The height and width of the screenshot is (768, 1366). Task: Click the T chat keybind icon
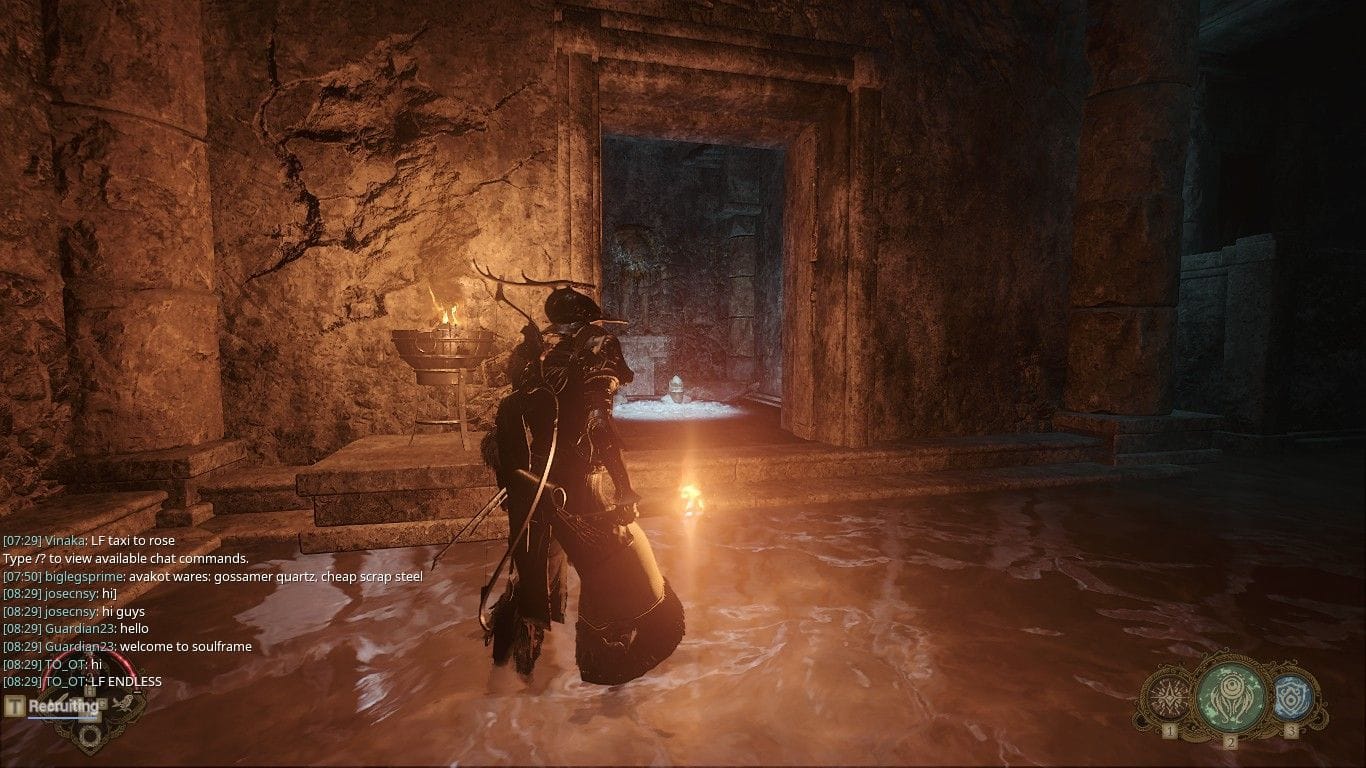(14, 704)
